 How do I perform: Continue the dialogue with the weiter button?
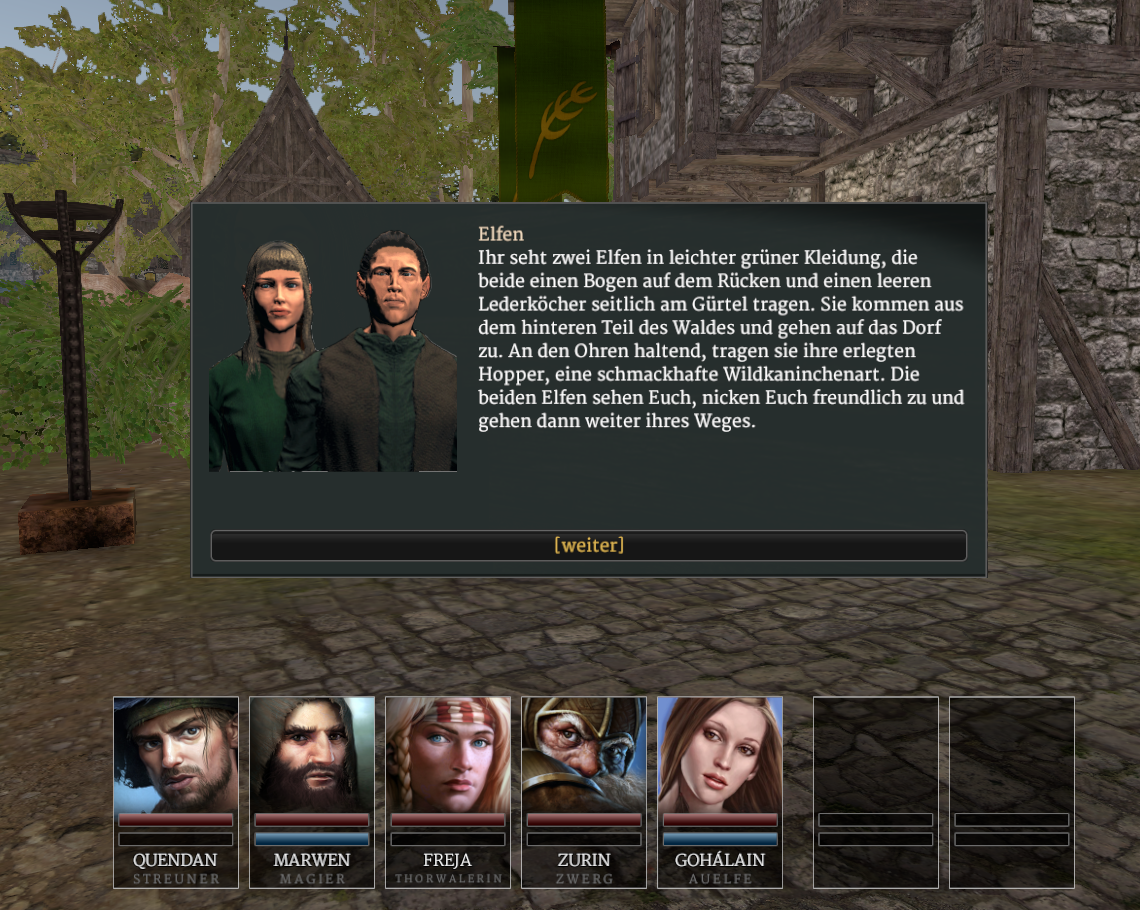point(588,545)
